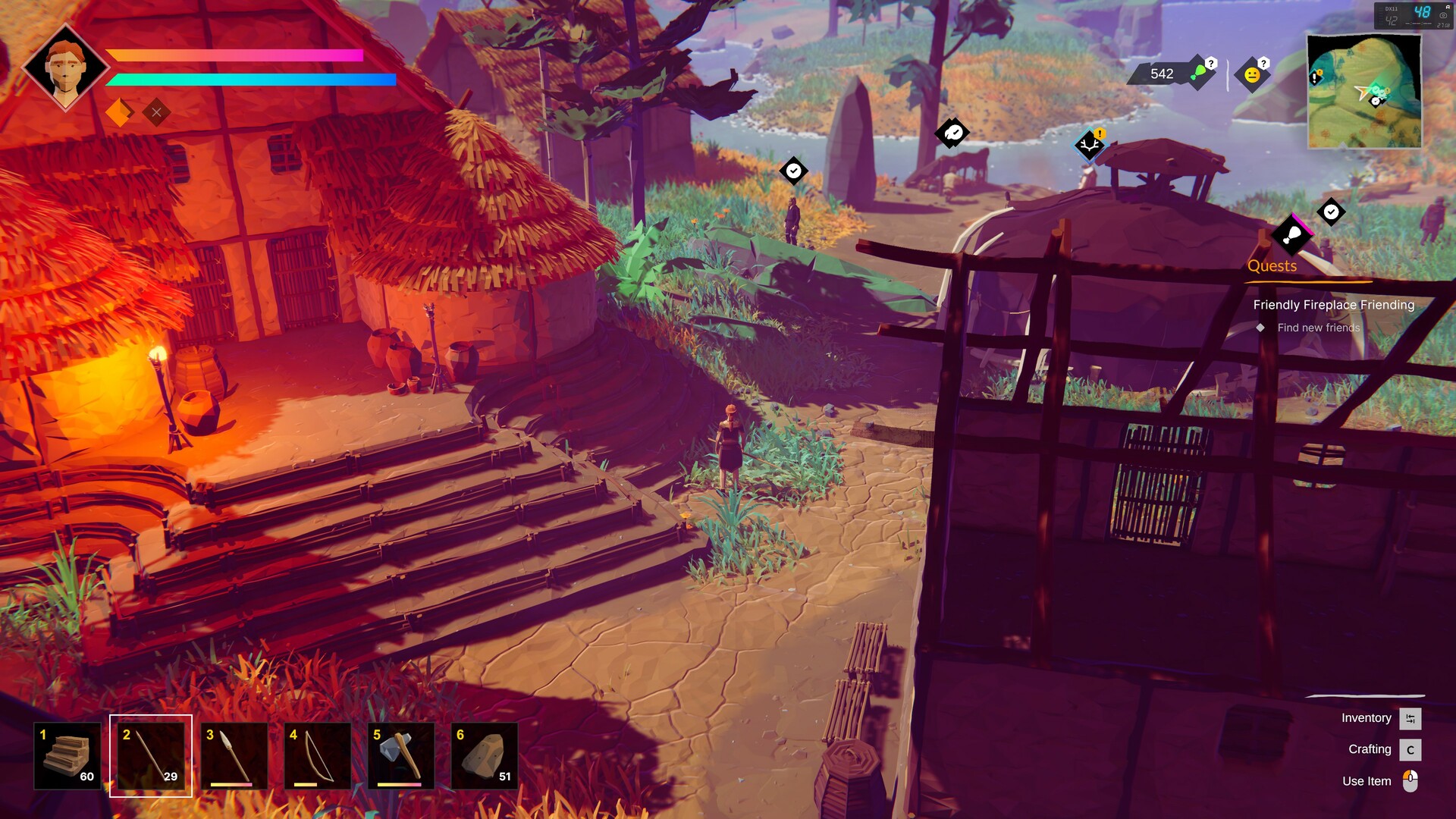
Task: Select the drumstick hunger icon
Action: tap(1197, 74)
